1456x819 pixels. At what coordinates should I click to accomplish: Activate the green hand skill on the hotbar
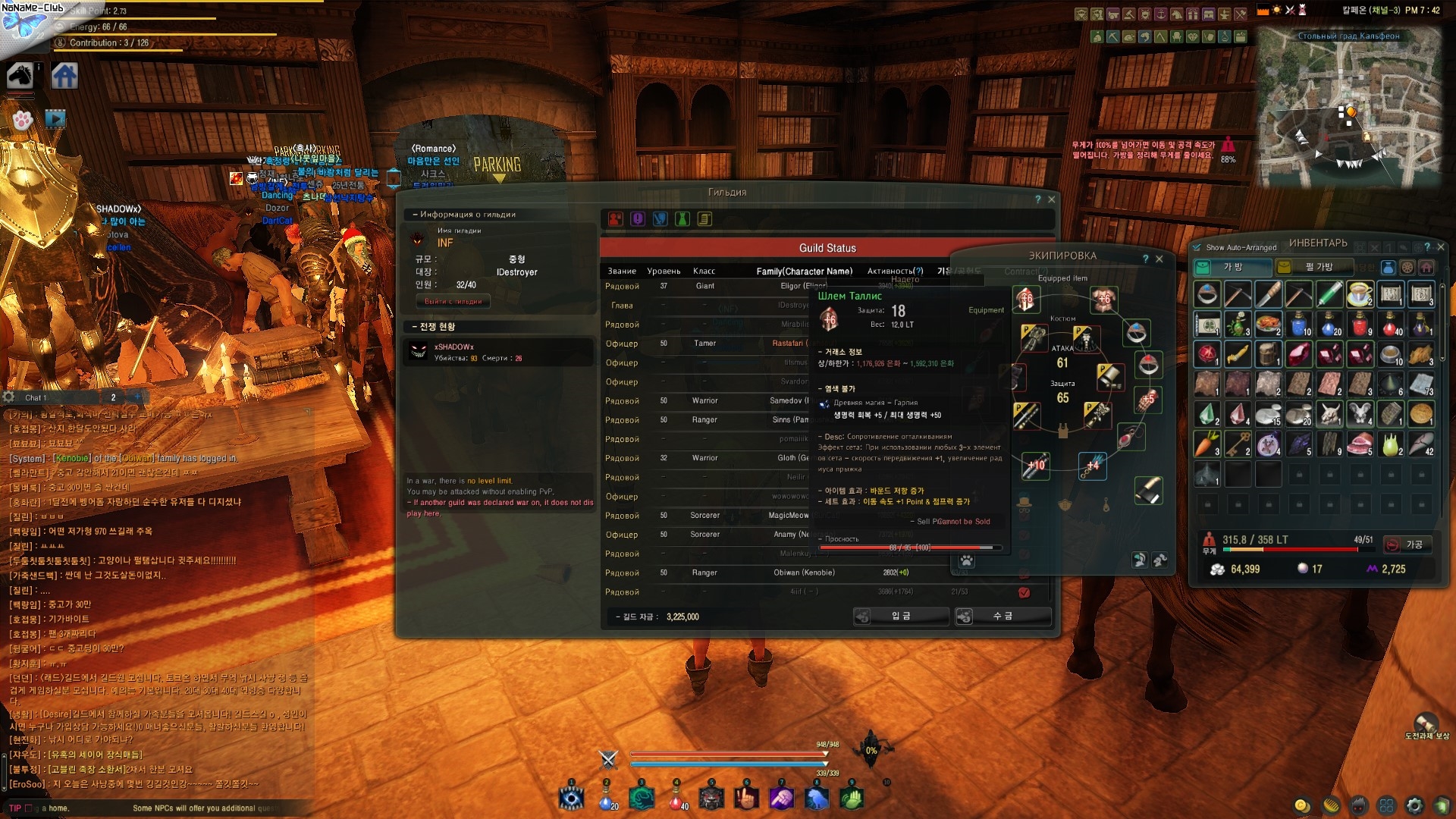pos(852,799)
